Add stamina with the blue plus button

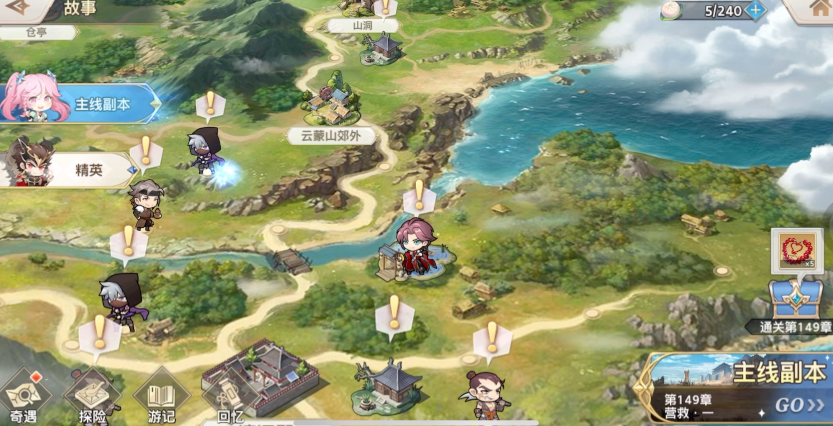tap(756, 10)
